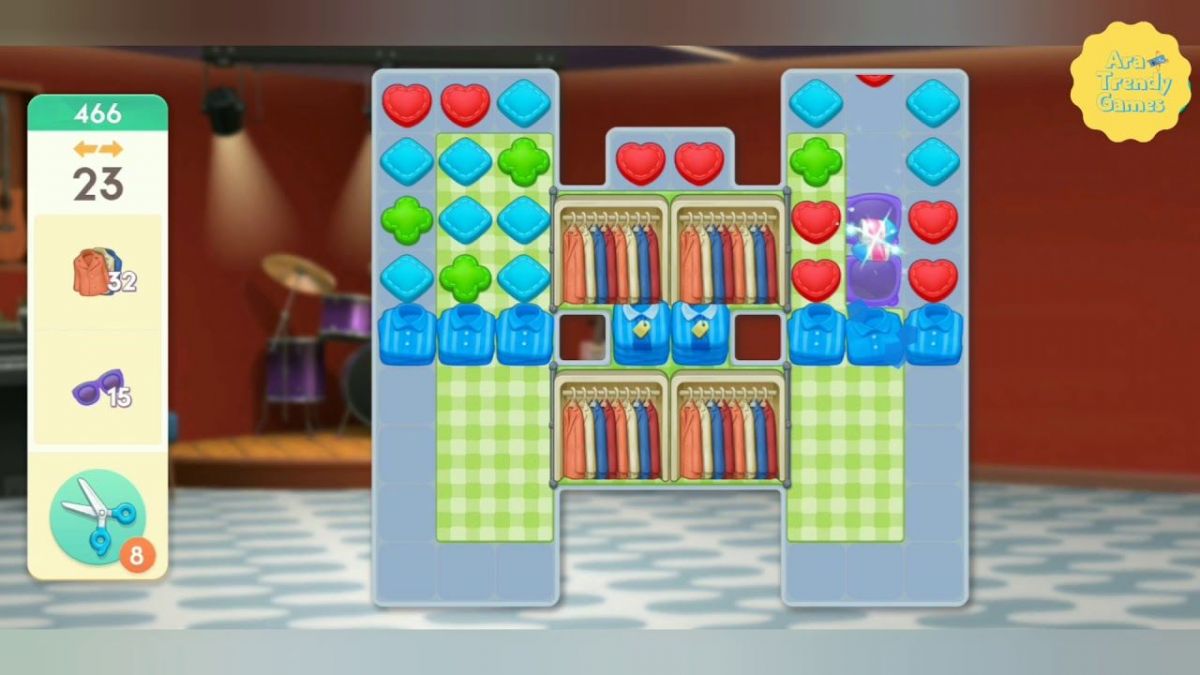Select the orange shirt goal icon
The width and height of the screenshot is (1200, 675).
pos(95,272)
